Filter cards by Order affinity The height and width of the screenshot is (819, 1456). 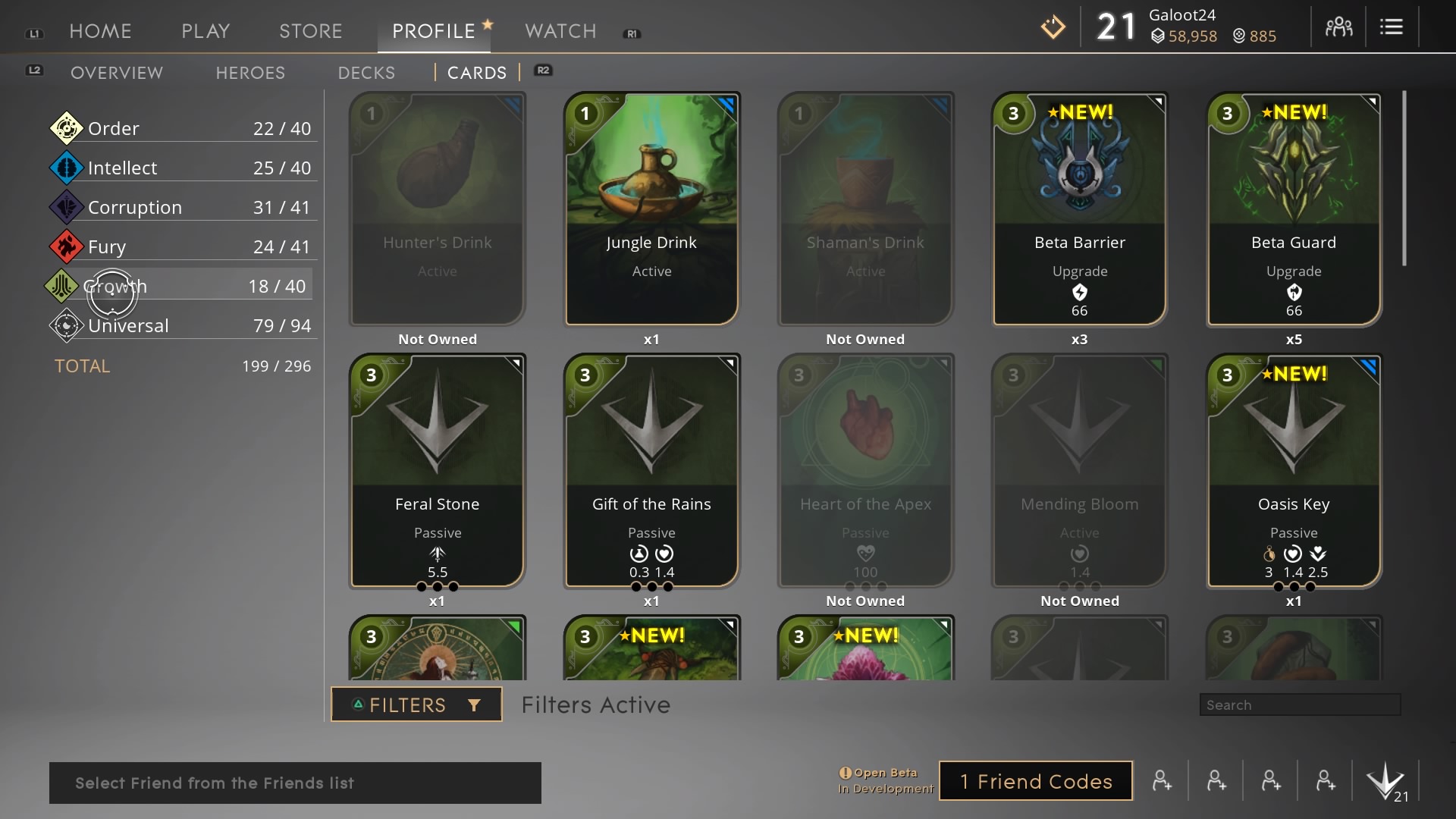tap(182, 128)
